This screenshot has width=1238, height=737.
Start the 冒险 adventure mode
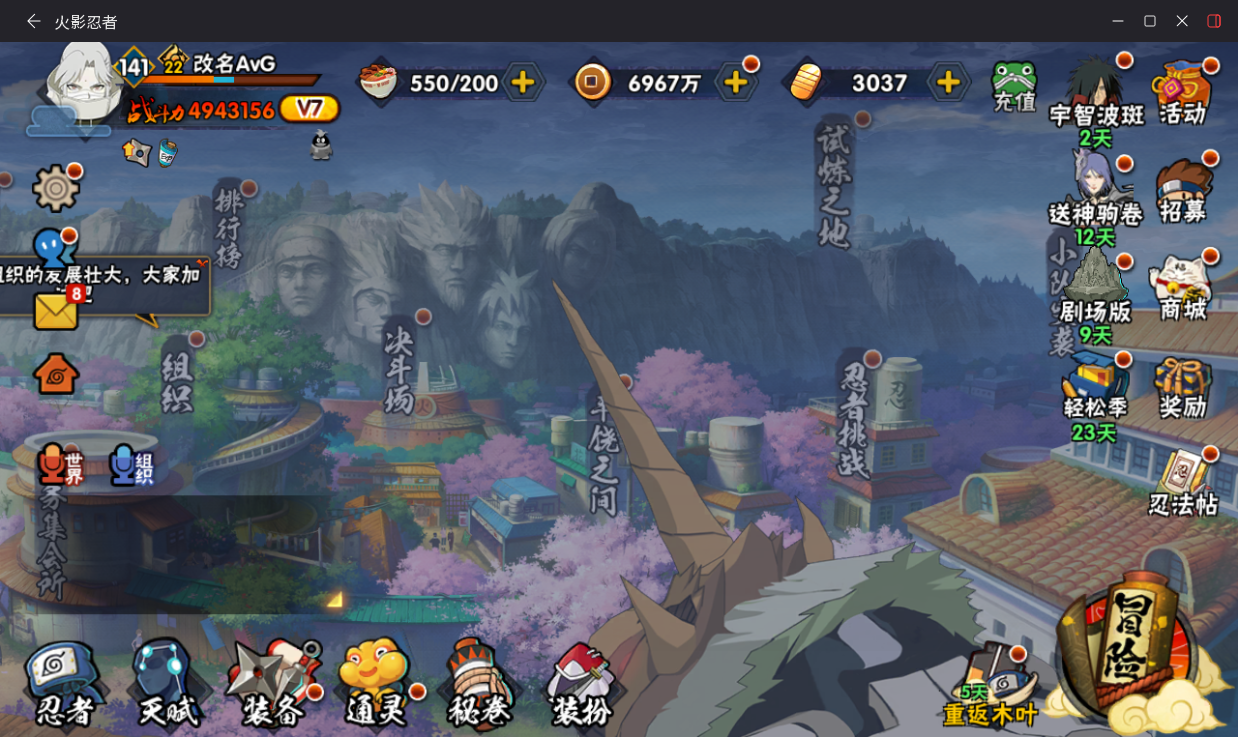click(1129, 650)
